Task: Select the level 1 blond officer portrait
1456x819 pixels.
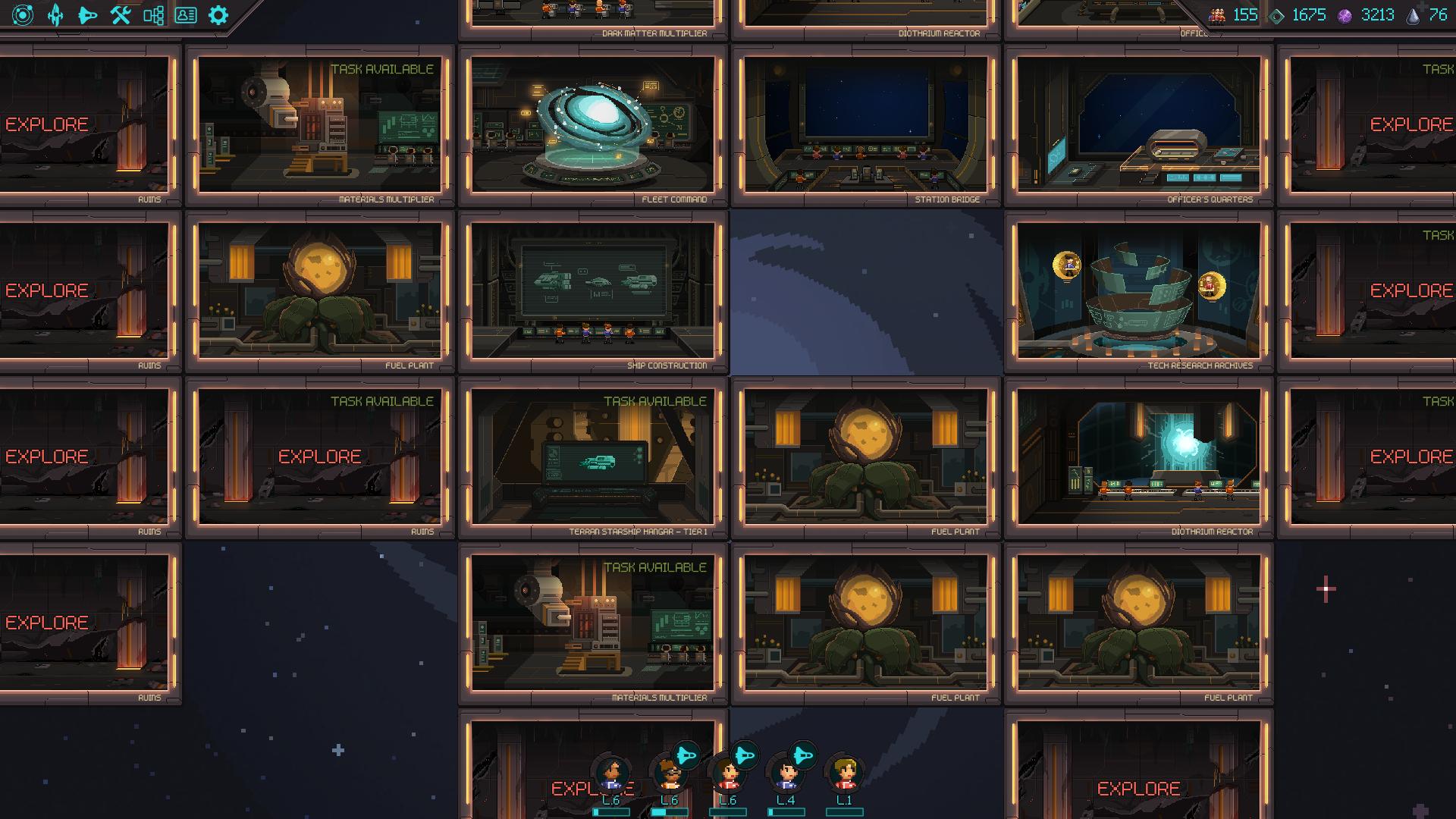Action: (x=844, y=773)
